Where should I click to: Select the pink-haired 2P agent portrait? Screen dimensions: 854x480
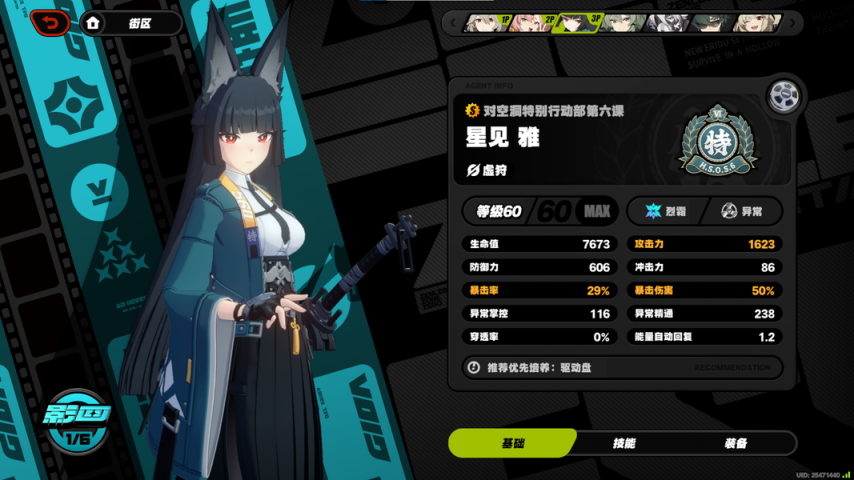530,22
